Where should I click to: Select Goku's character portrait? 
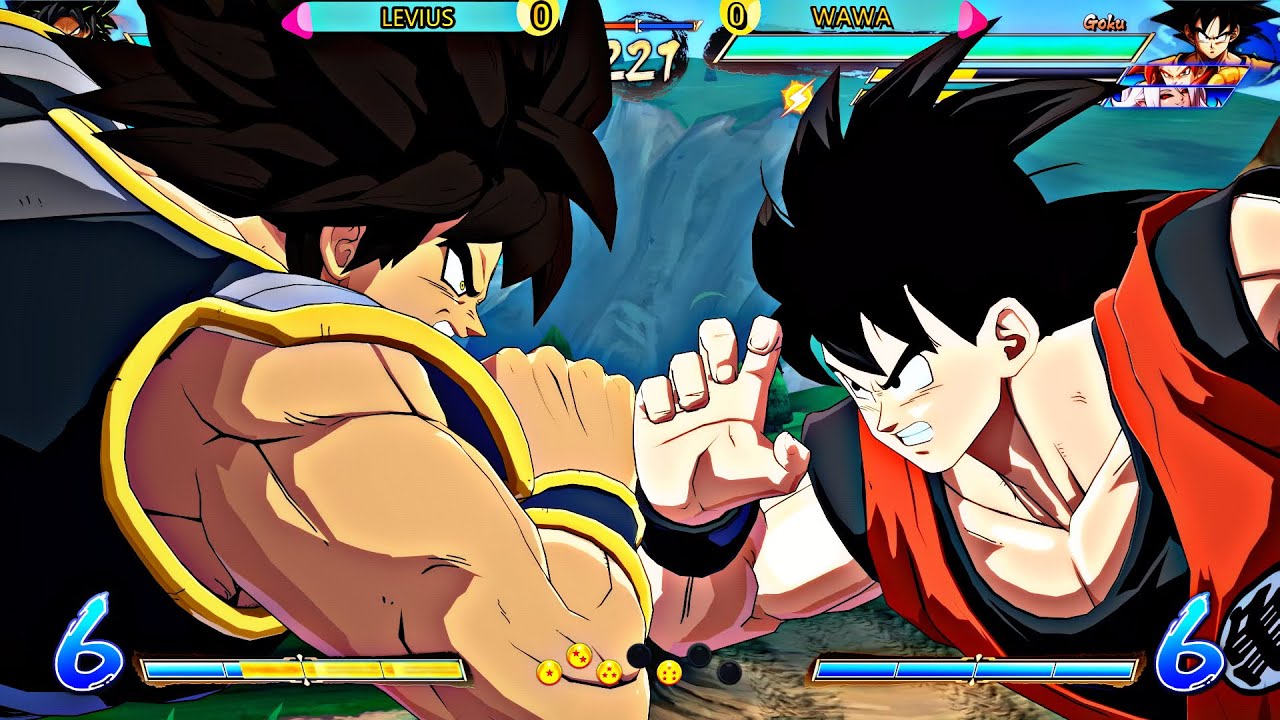(x=1212, y=36)
